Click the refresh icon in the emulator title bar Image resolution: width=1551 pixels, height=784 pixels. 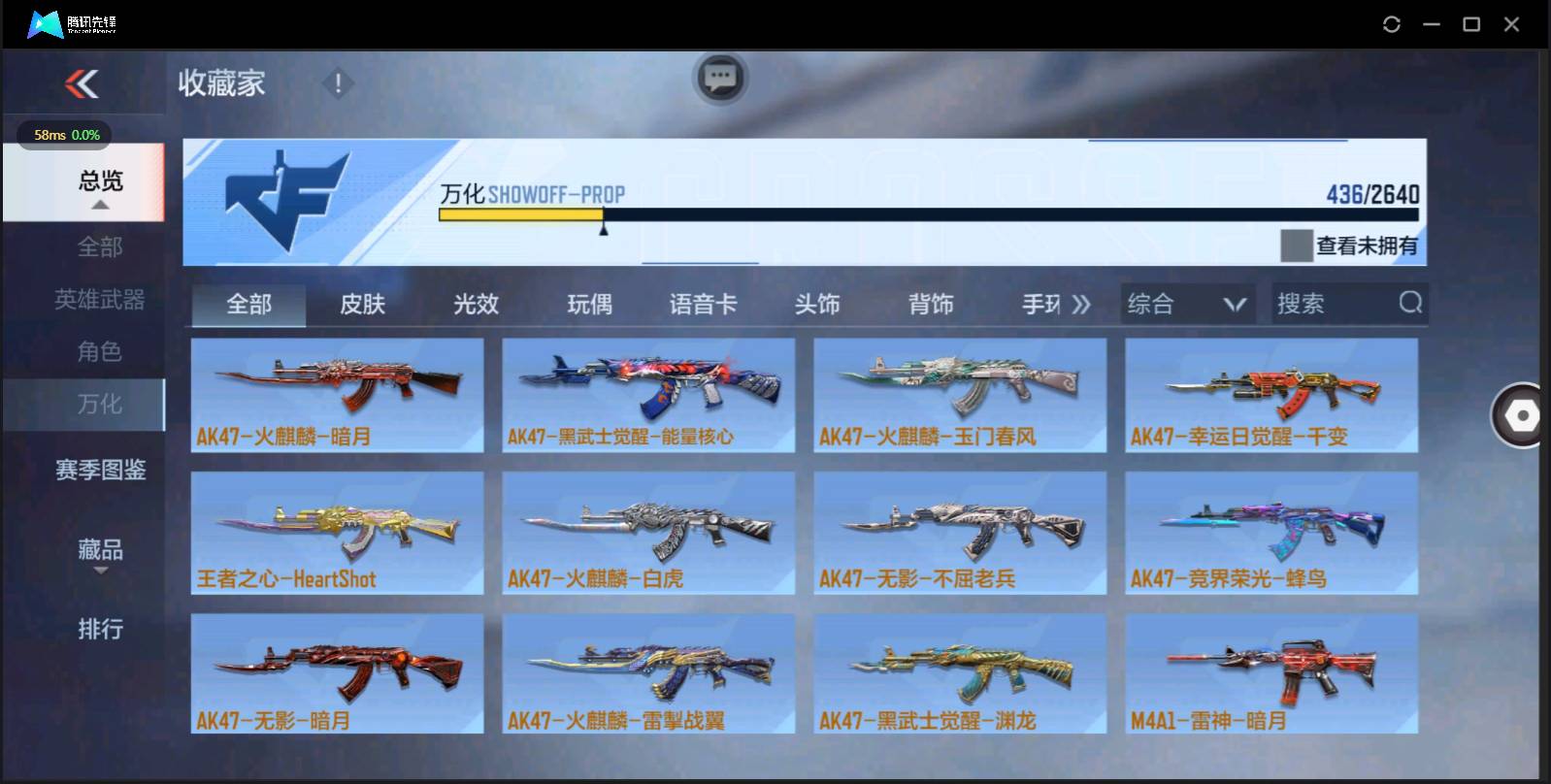[1392, 22]
